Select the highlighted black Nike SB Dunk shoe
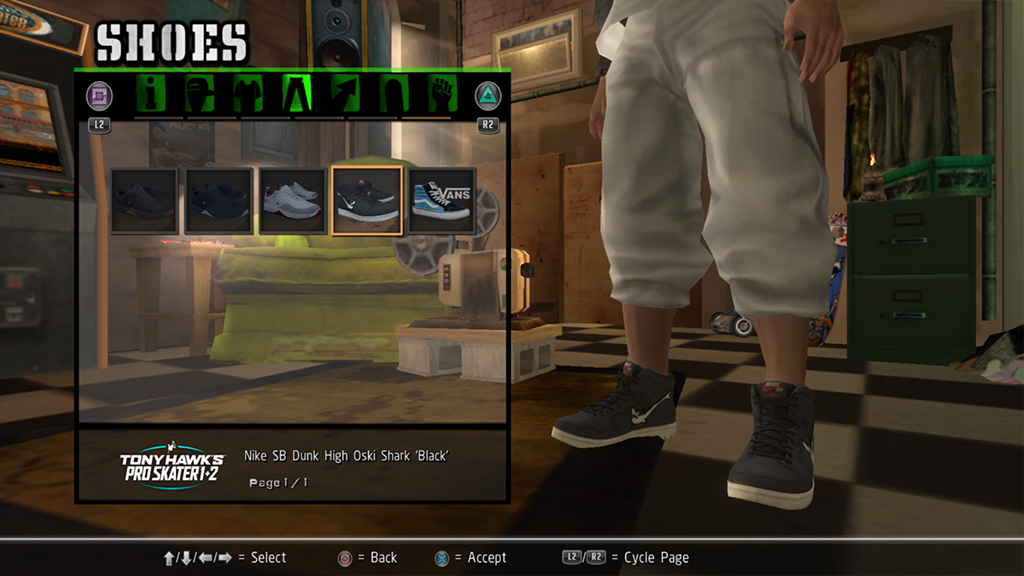Image resolution: width=1024 pixels, height=576 pixels. pyautogui.click(x=367, y=200)
